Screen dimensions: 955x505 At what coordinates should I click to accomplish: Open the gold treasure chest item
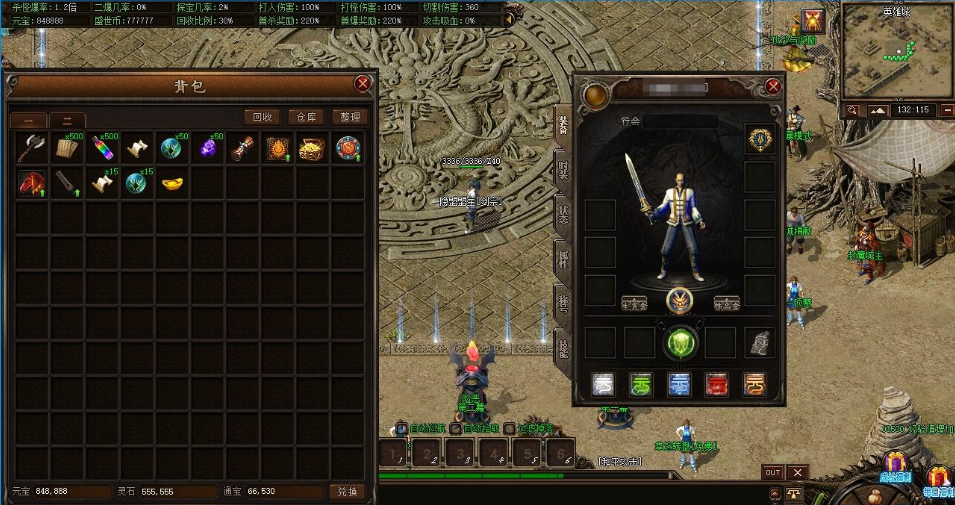pos(311,149)
